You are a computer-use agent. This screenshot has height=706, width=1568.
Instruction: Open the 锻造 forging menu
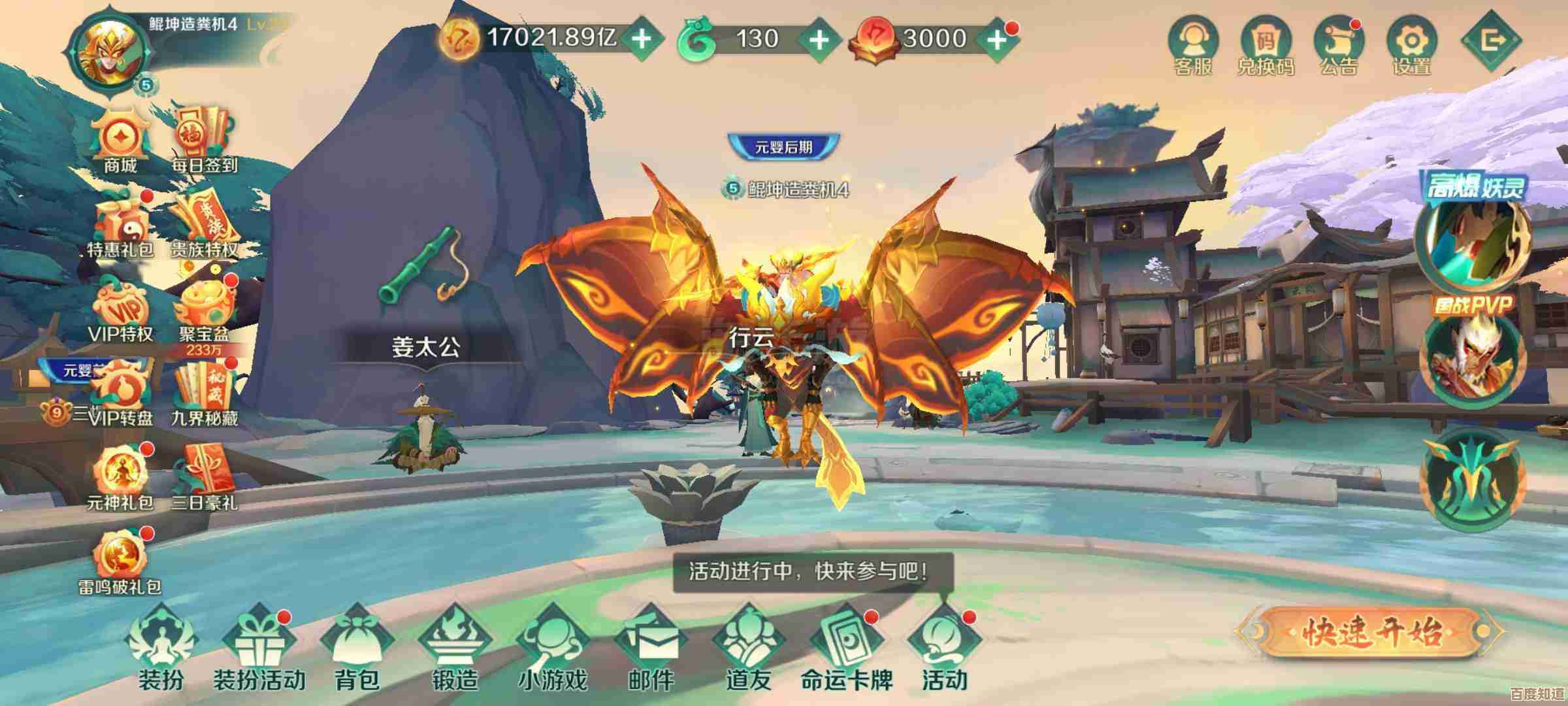pyautogui.click(x=455, y=647)
